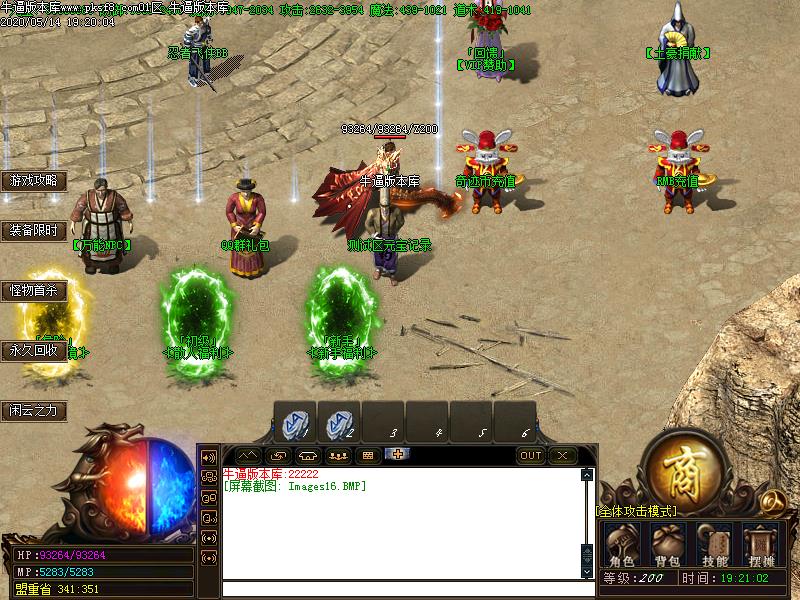Select the 永久回收 button

point(34,351)
